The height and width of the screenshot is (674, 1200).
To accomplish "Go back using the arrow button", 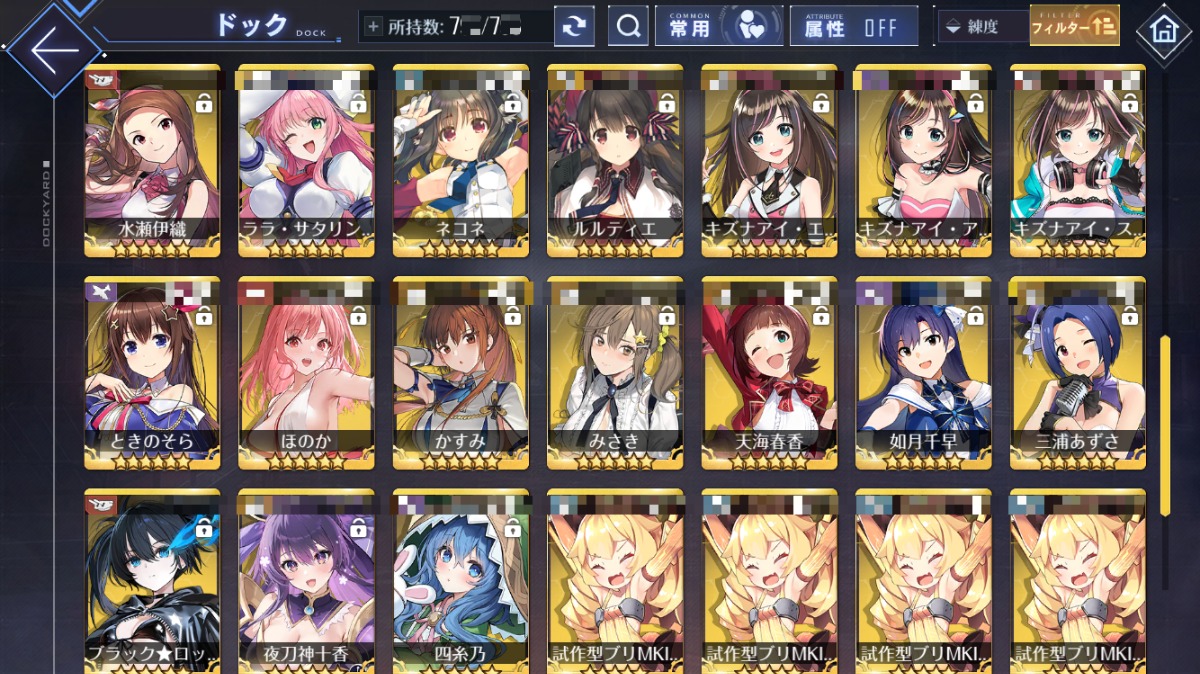I will [52, 48].
